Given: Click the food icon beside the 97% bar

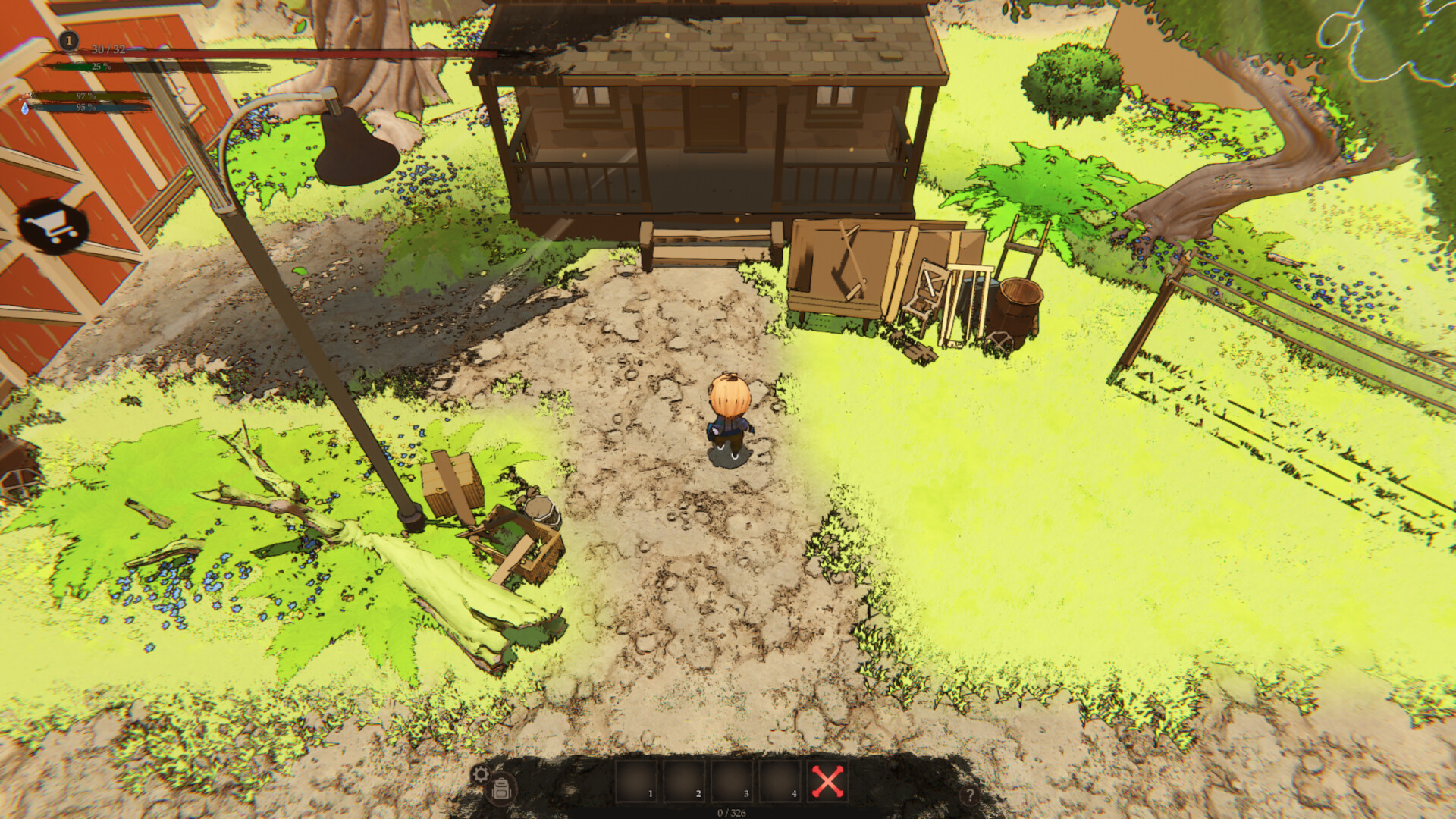Looking at the screenshot, I should click(27, 96).
